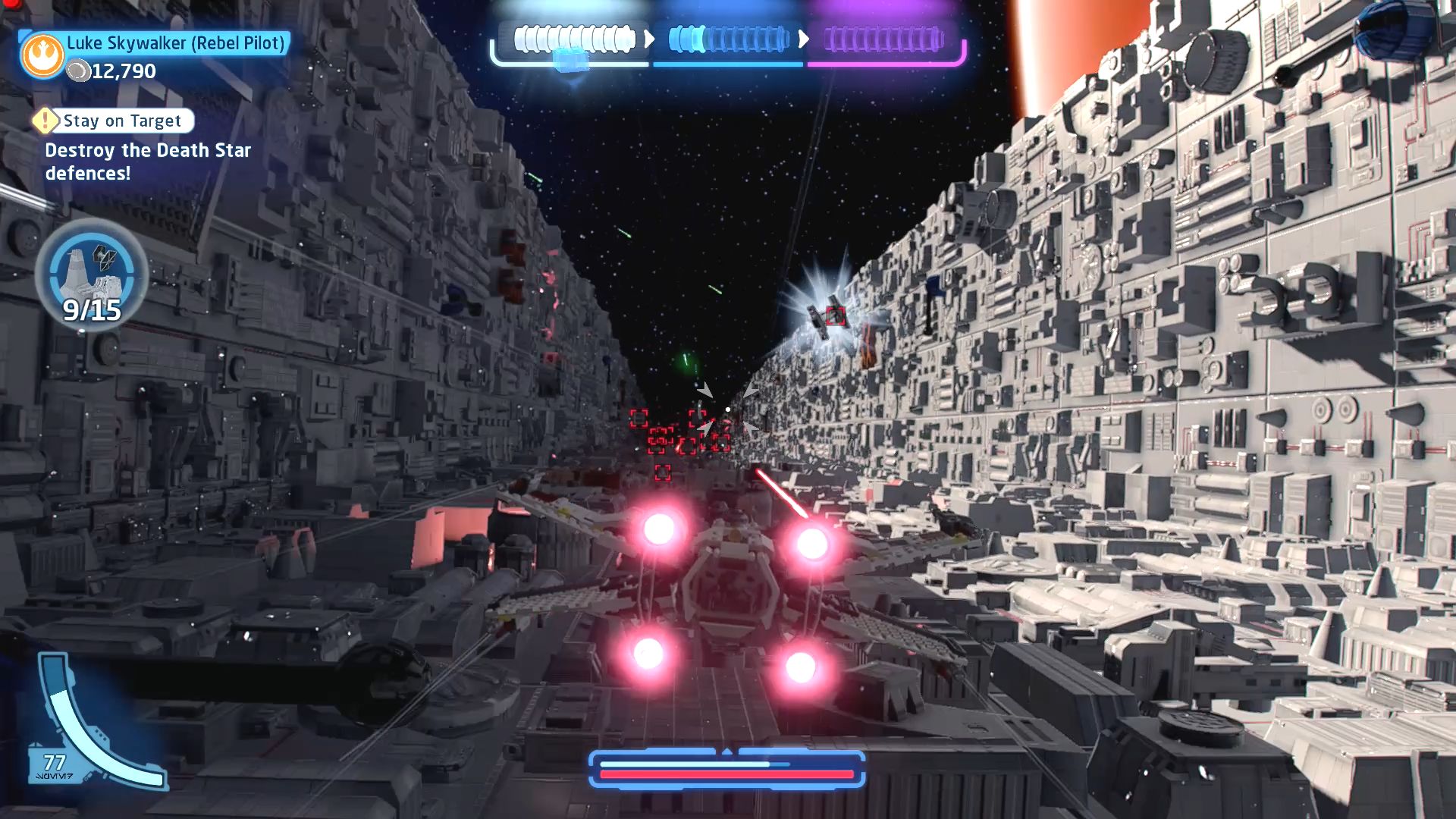The width and height of the screenshot is (1456, 819).
Task: Open the Stay on Target objective tracker
Action: tap(121, 121)
